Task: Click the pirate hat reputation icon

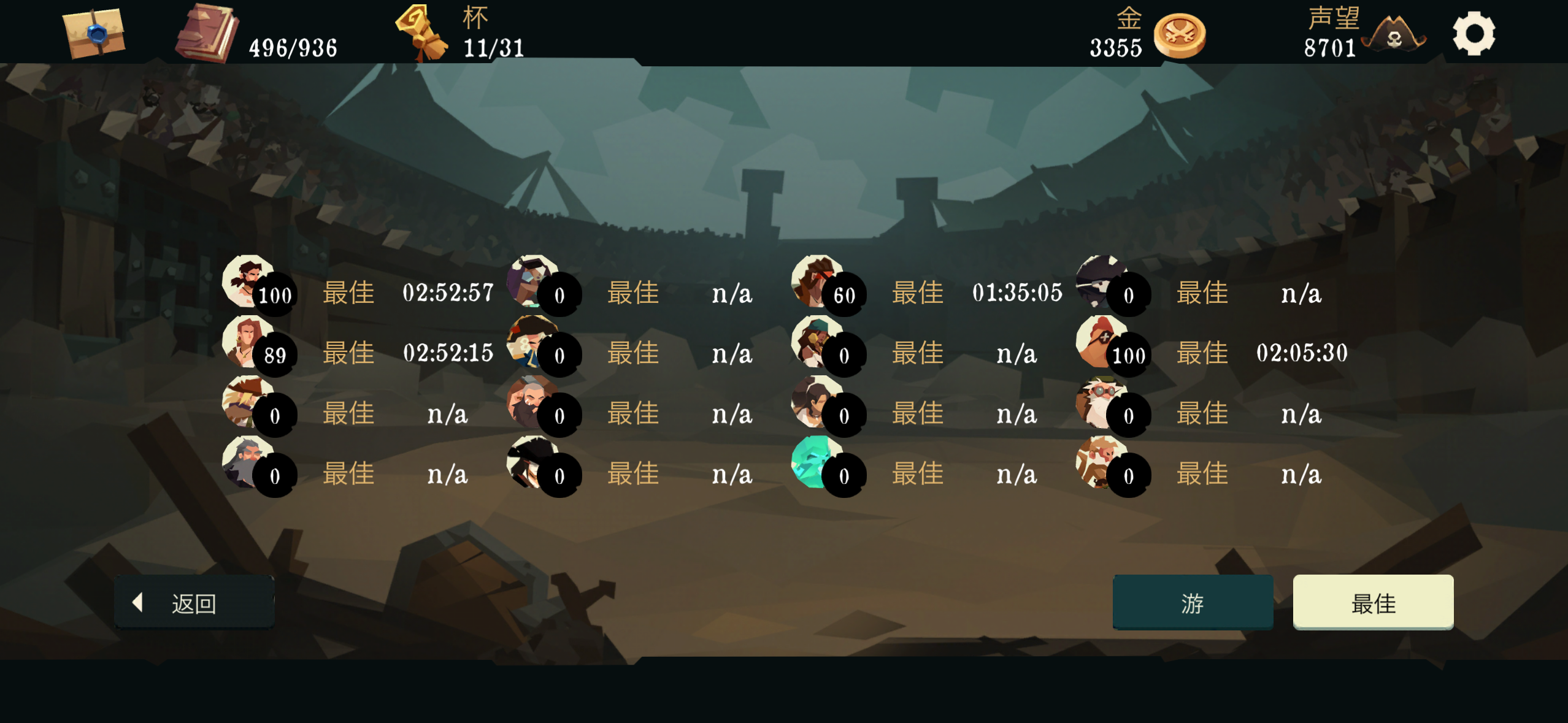Action: (1395, 38)
